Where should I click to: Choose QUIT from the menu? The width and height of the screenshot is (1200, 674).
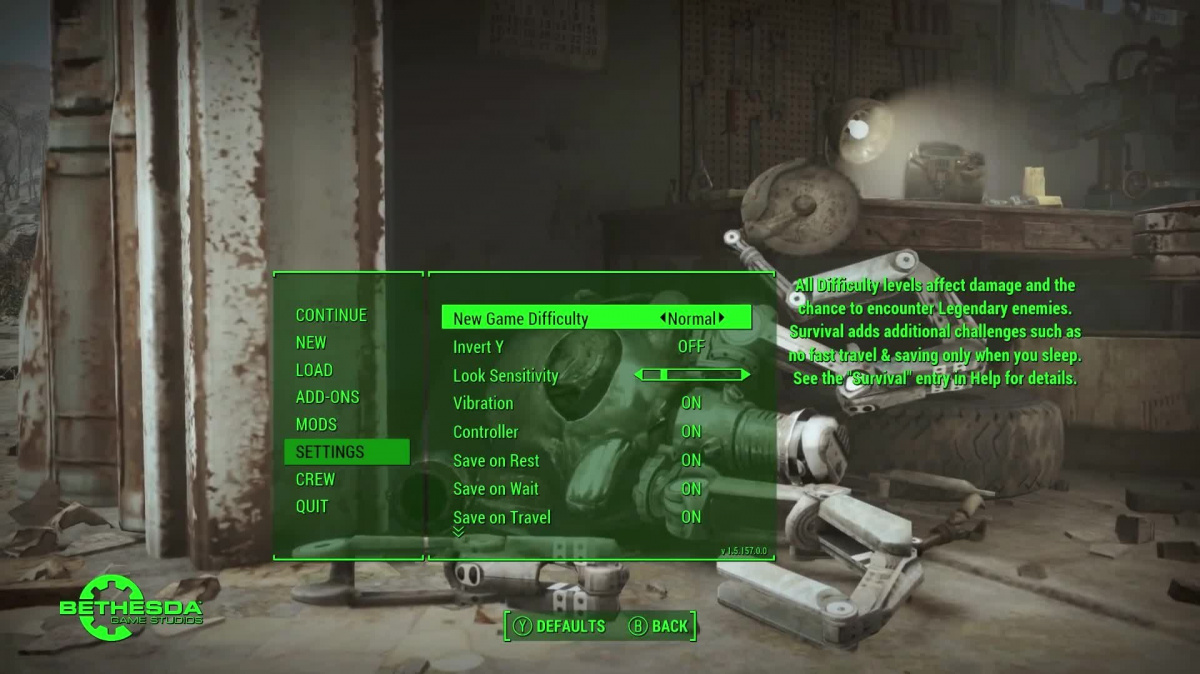312,506
